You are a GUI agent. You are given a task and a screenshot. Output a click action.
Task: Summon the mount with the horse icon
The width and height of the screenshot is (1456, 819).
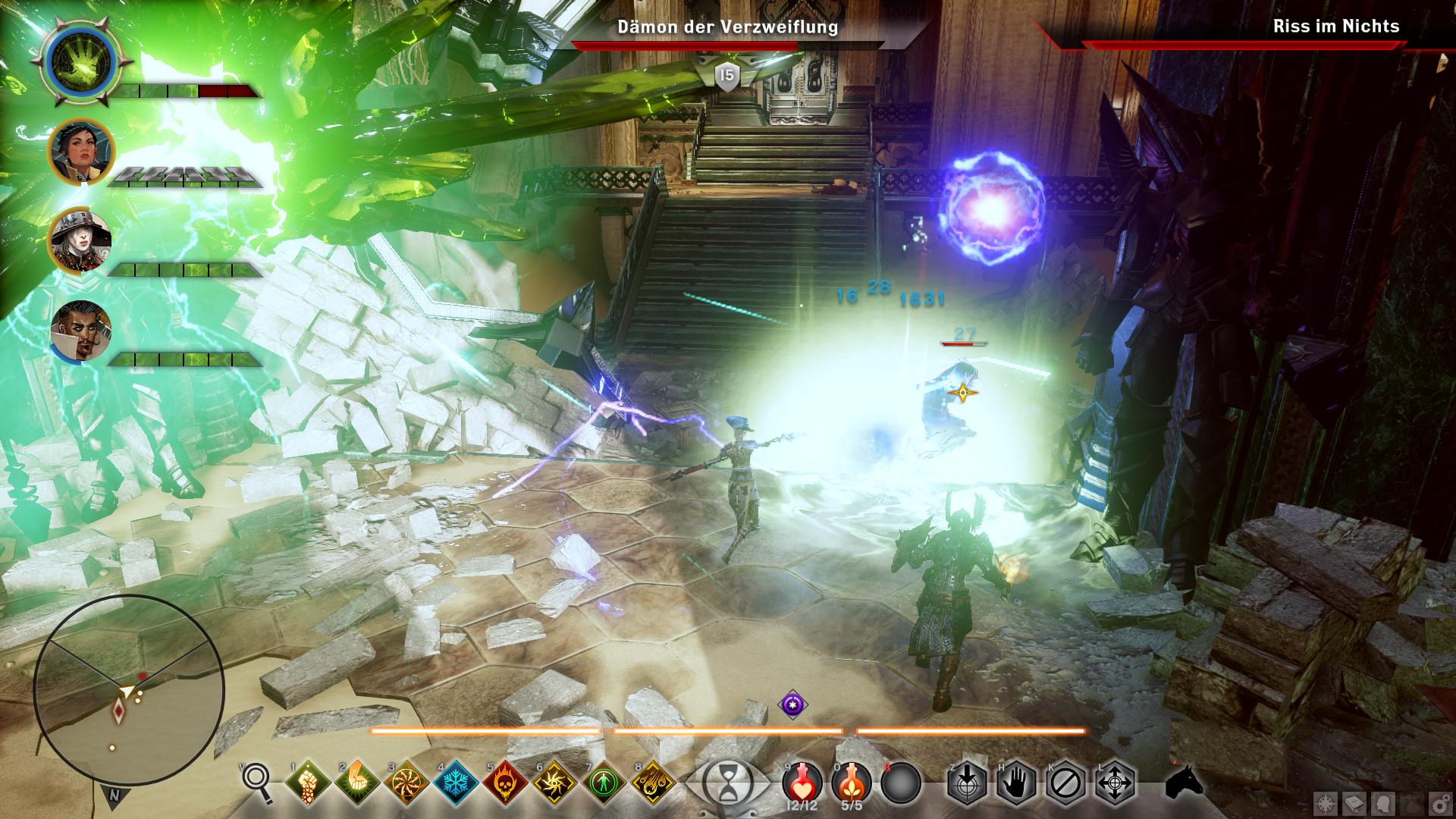1184,780
